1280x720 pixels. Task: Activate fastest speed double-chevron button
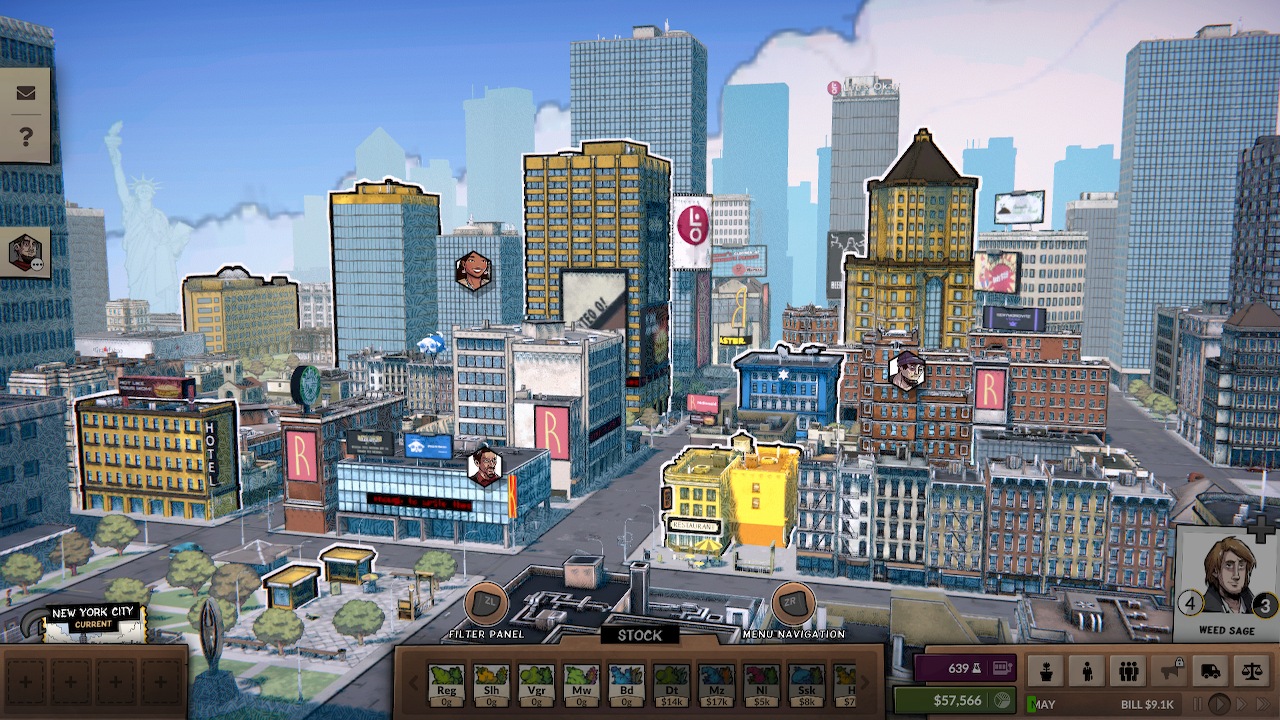1265,704
